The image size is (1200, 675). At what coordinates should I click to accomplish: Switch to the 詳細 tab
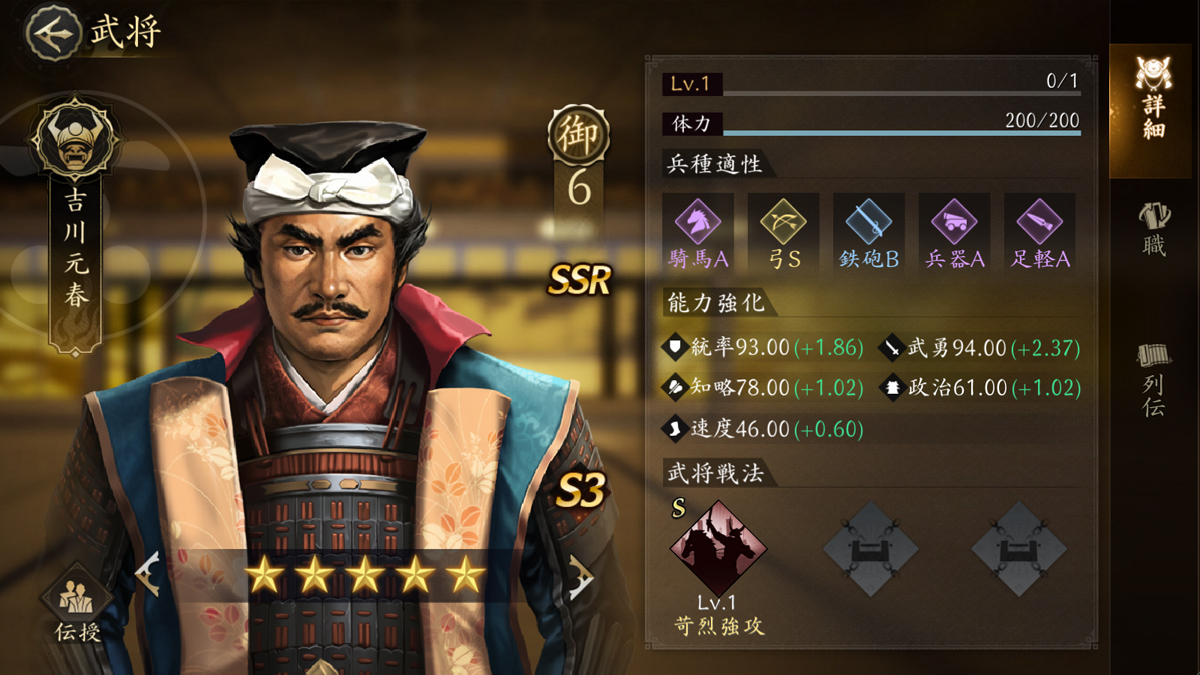coord(1153,97)
